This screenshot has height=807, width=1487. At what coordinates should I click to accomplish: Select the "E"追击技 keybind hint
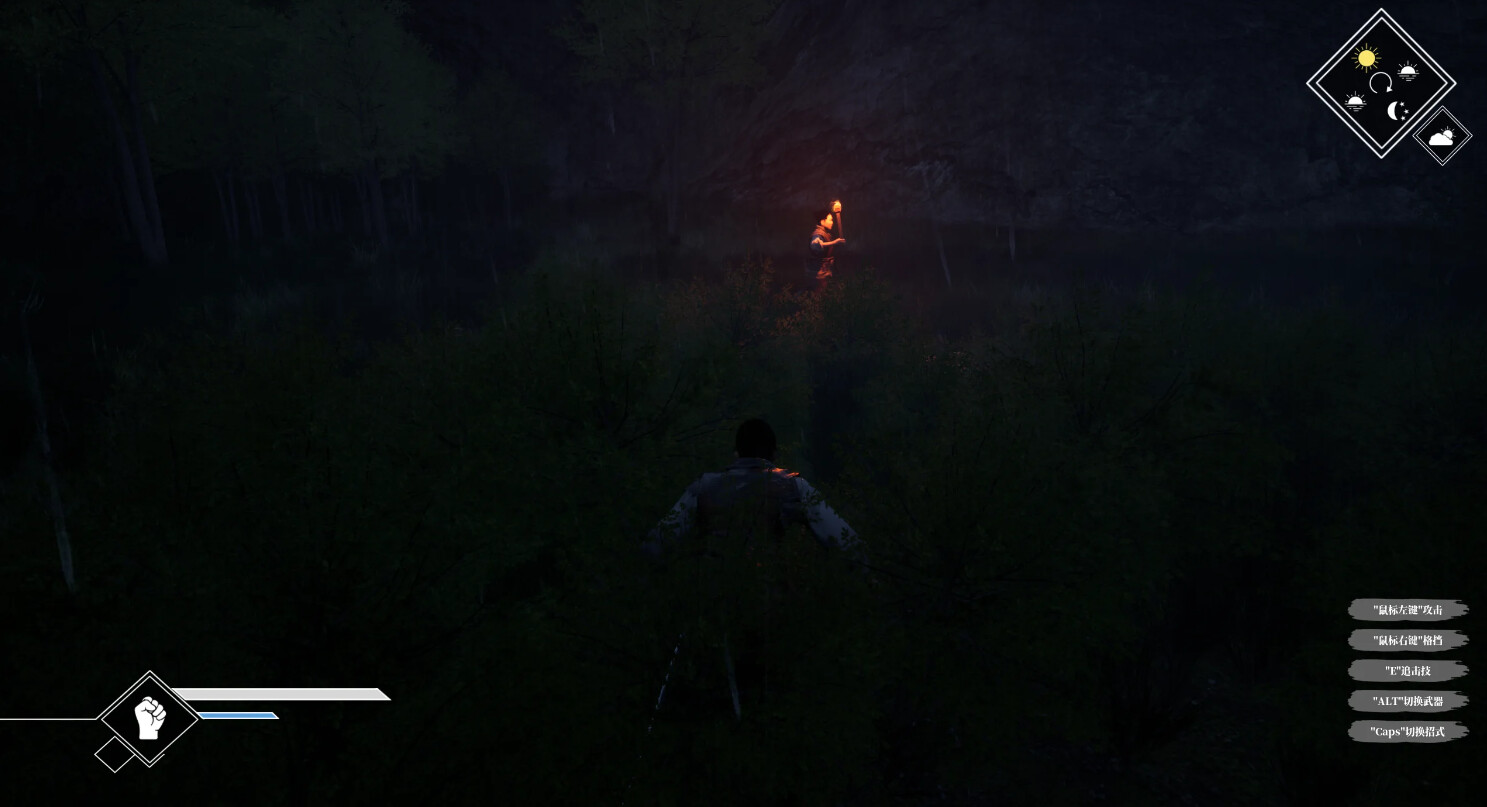[x=1408, y=670]
